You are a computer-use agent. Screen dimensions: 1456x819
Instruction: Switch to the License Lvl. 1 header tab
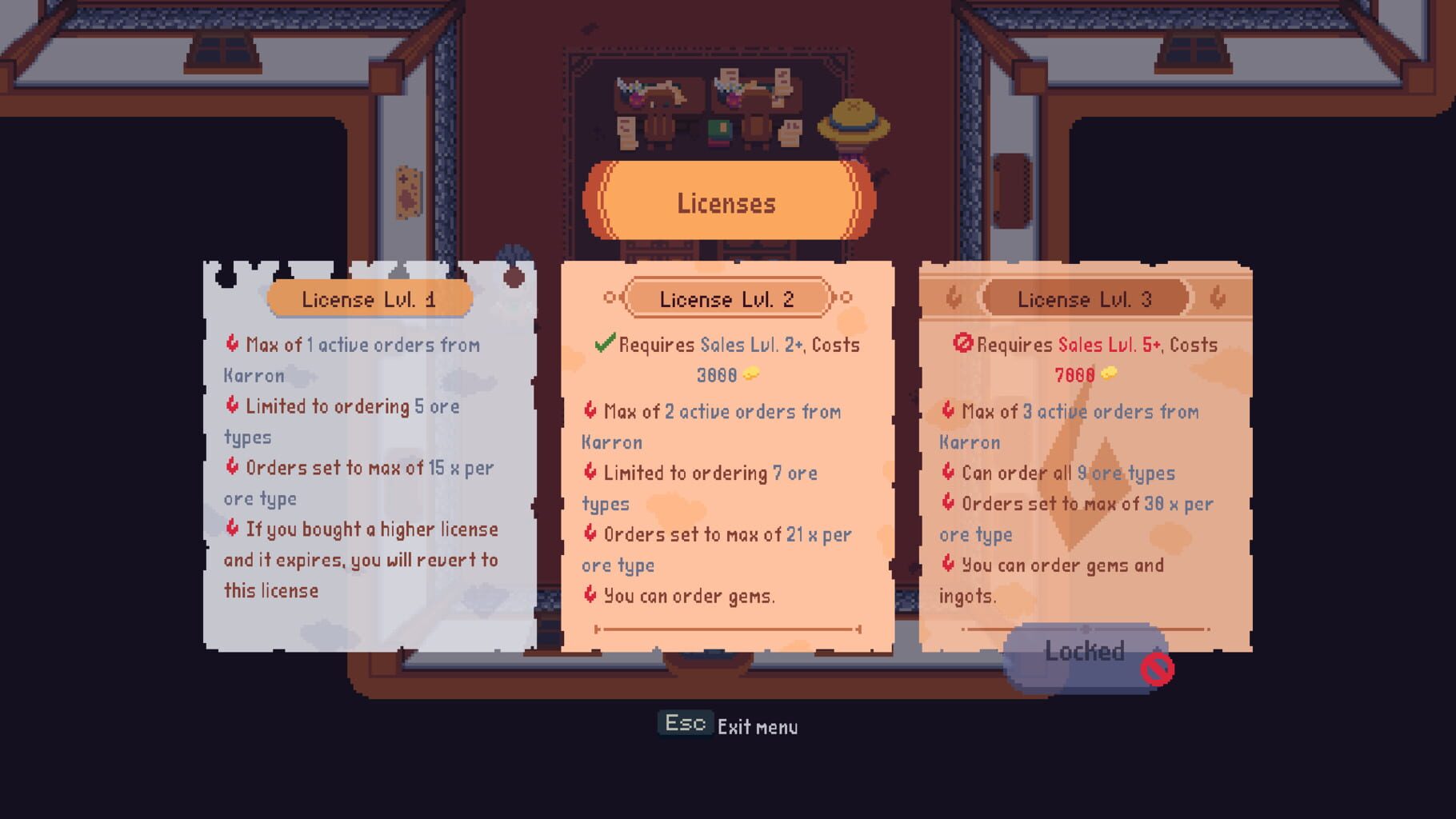click(370, 298)
